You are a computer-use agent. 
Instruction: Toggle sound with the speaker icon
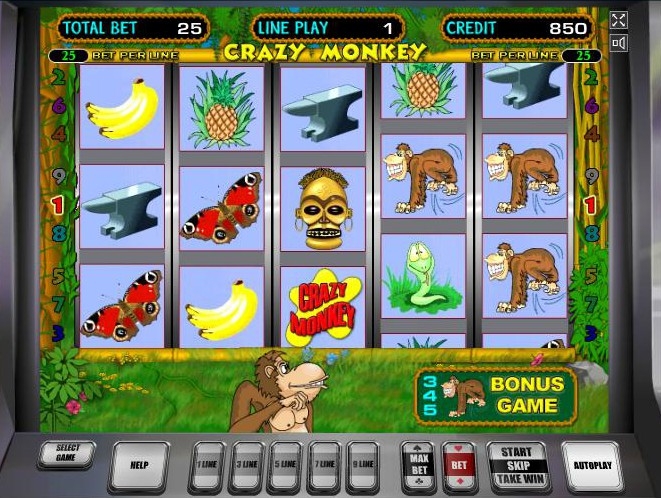[x=619, y=43]
